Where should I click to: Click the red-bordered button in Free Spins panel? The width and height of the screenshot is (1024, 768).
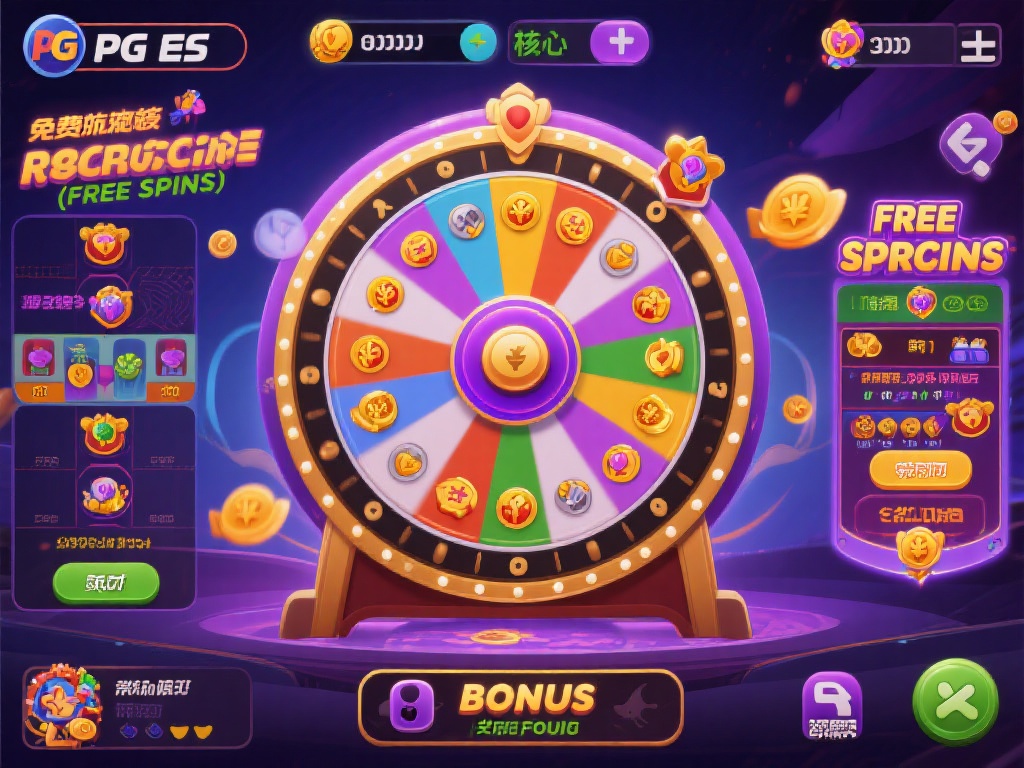[x=920, y=516]
